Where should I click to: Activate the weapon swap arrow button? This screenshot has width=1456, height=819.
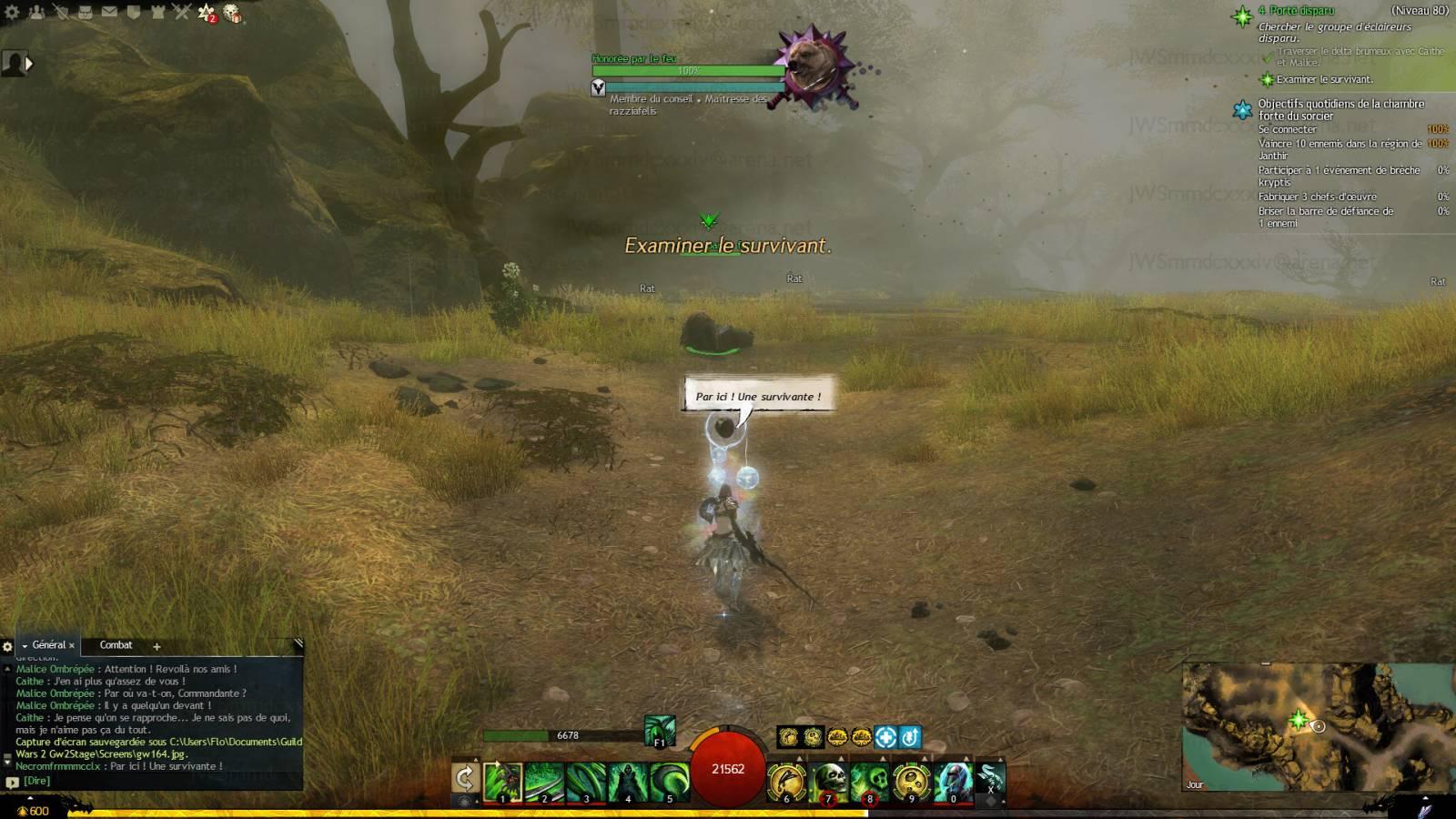pos(465,780)
